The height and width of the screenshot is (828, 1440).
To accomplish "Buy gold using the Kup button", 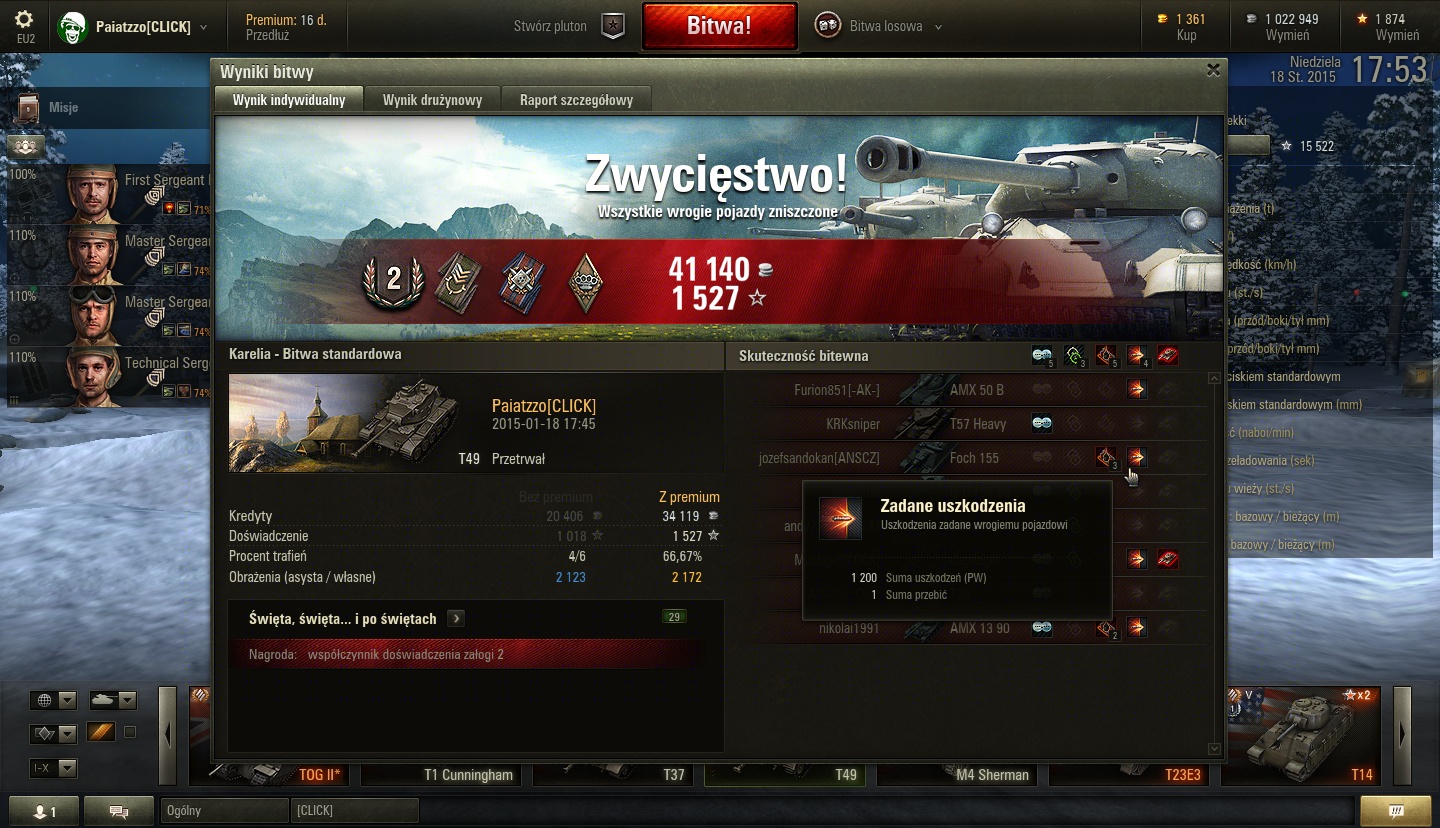I will (1187, 35).
